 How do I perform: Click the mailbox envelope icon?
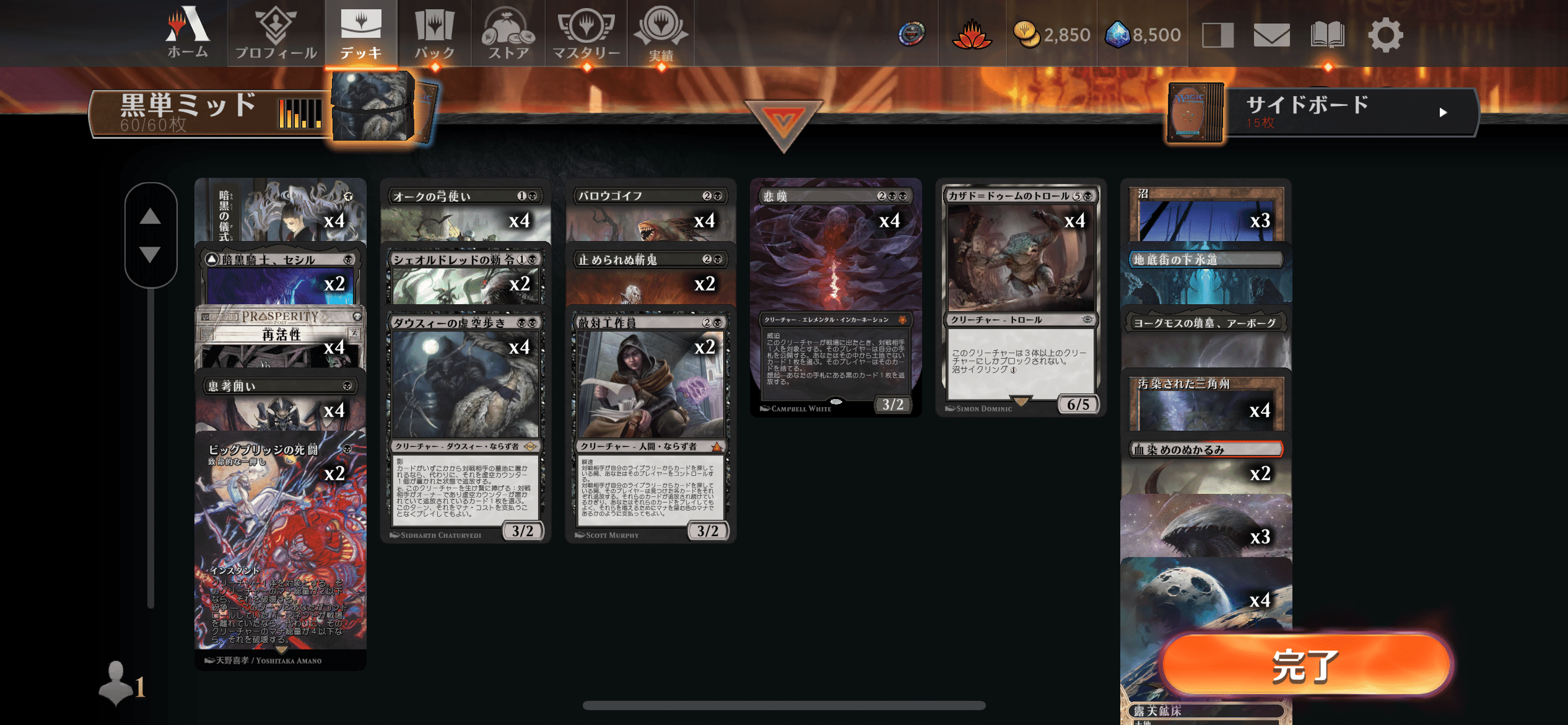(1273, 34)
